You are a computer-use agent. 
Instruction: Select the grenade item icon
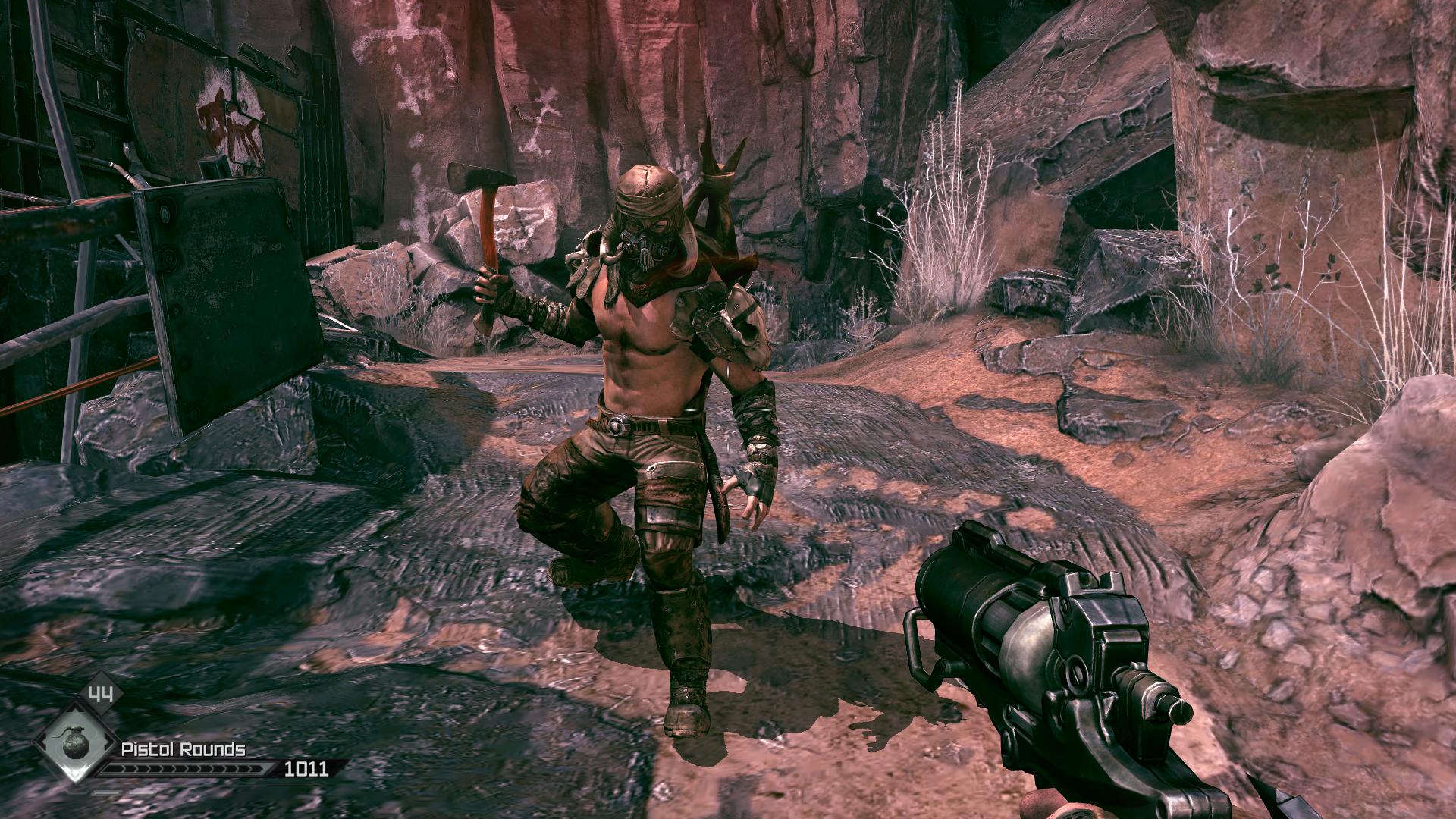[x=74, y=746]
